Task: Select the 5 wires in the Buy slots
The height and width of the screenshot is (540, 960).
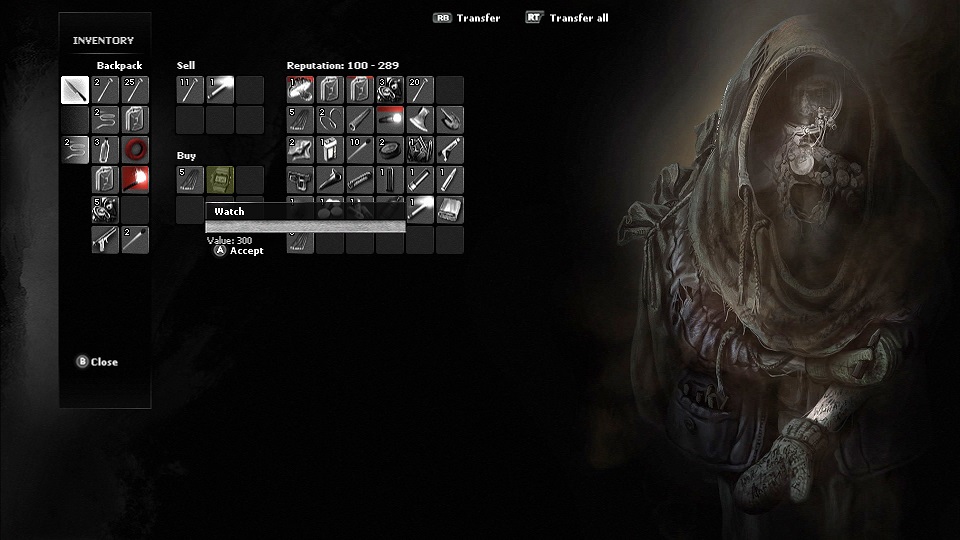Action: click(190, 180)
